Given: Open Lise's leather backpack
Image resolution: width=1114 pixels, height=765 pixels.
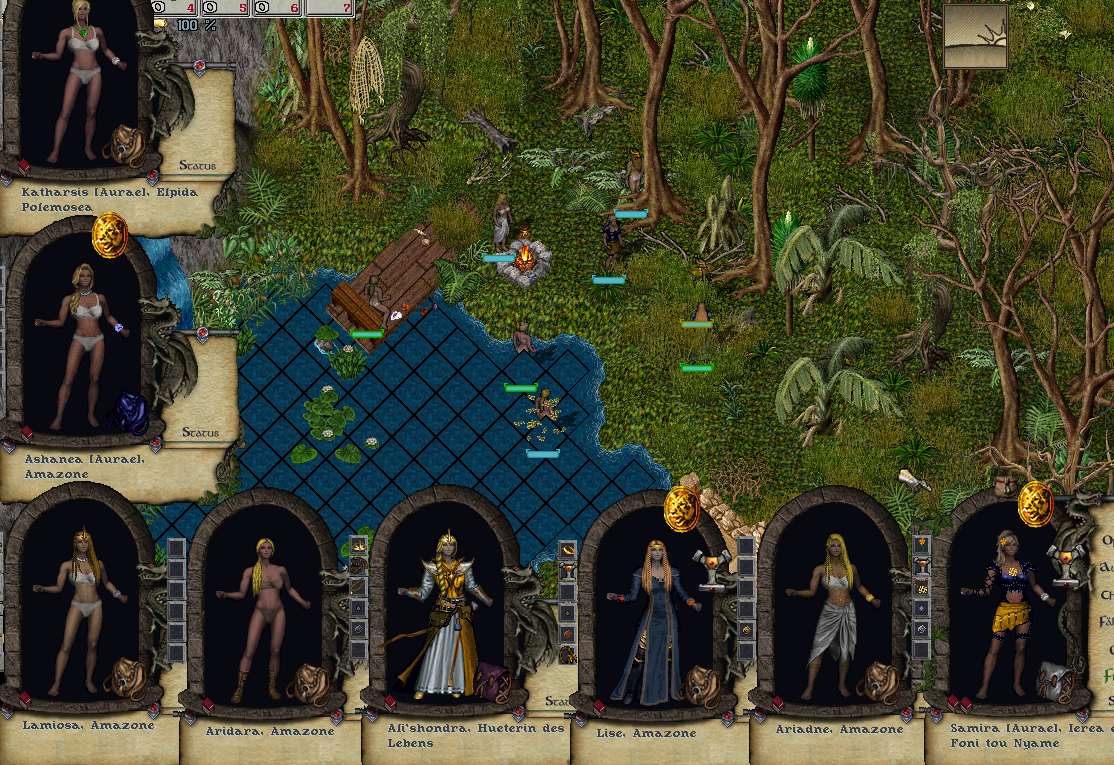Looking at the screenshot, I should click(695, 682).
